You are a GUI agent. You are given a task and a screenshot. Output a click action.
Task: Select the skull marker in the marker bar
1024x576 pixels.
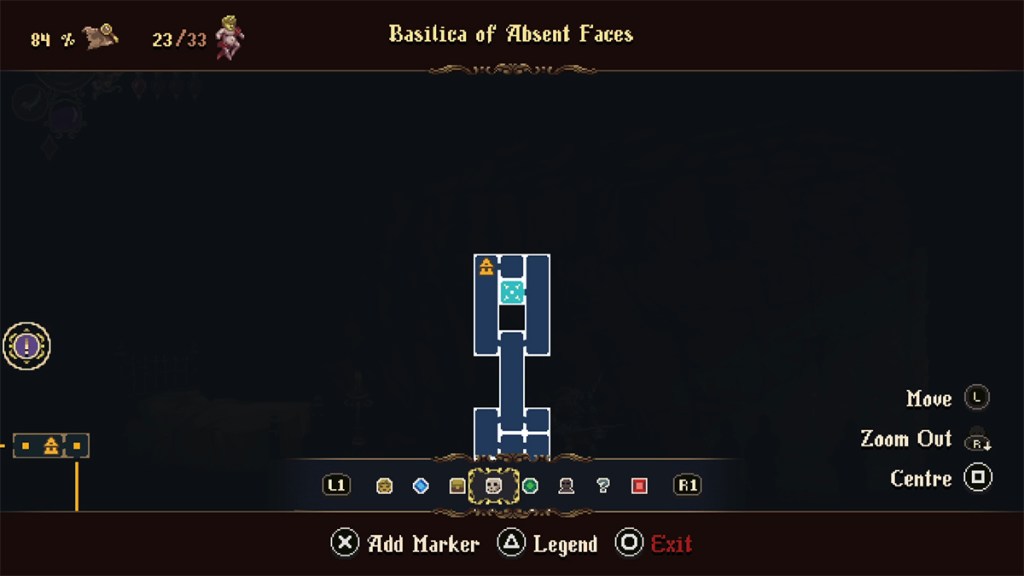tap(493, 486)
